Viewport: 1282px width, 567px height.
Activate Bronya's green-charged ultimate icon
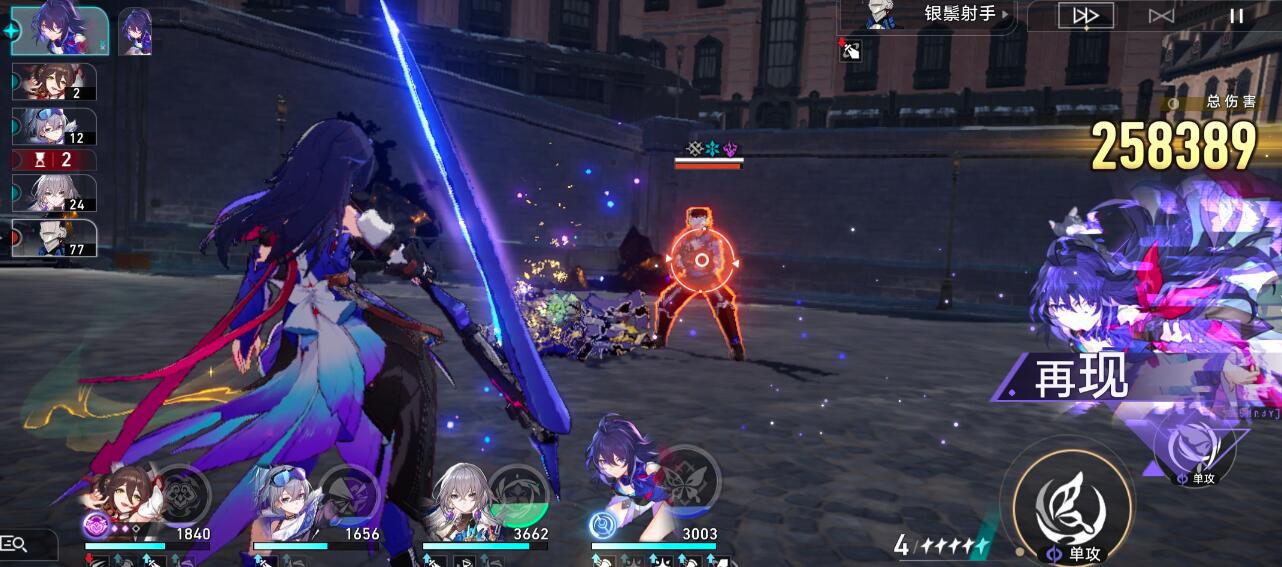pyautogui.click(x=518, y=492)
